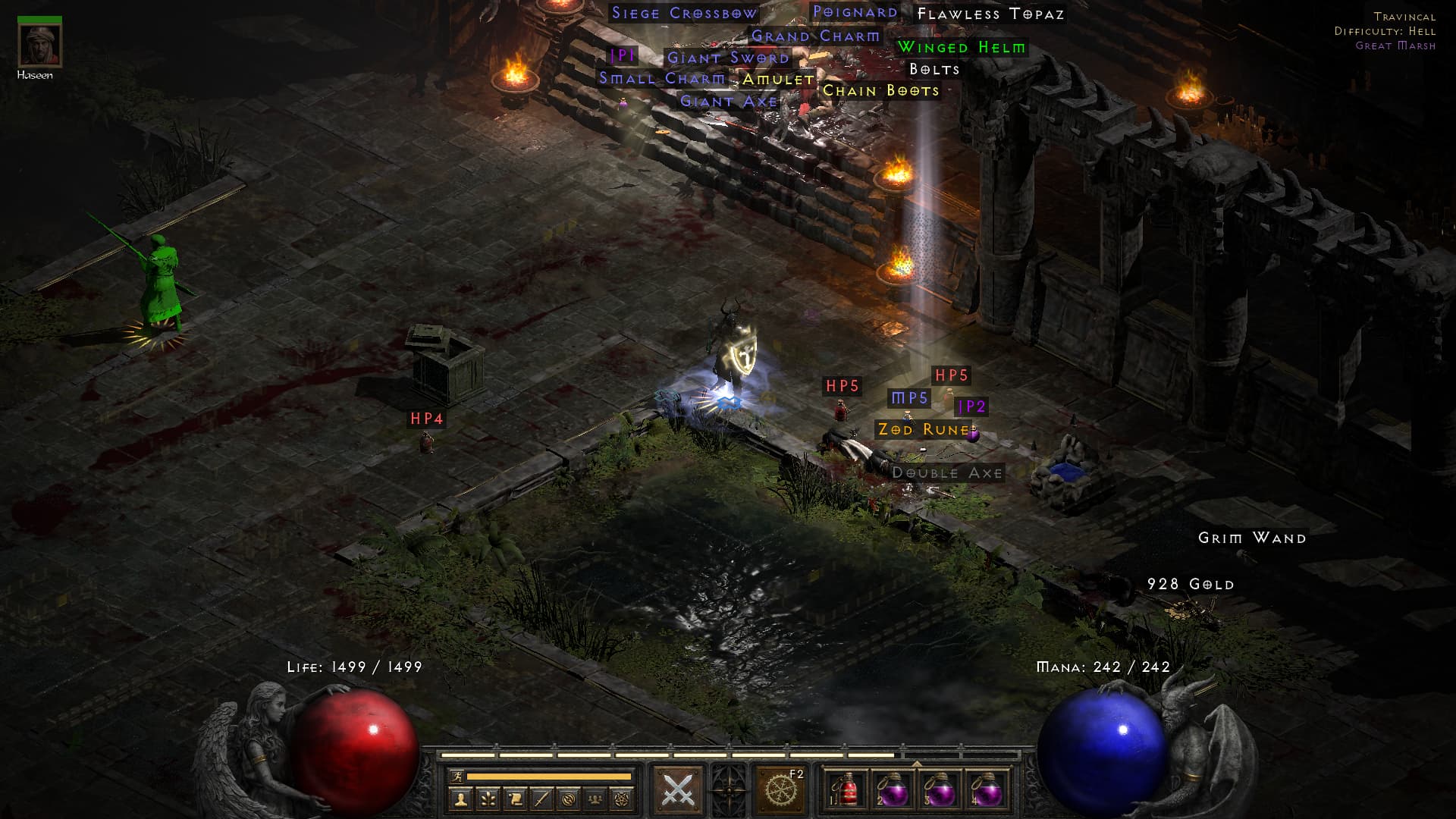Expand the belt with the arrow above it
The height and width of the screenshot is (819, 1456).
pyautogui.click(x=917, y=764)
